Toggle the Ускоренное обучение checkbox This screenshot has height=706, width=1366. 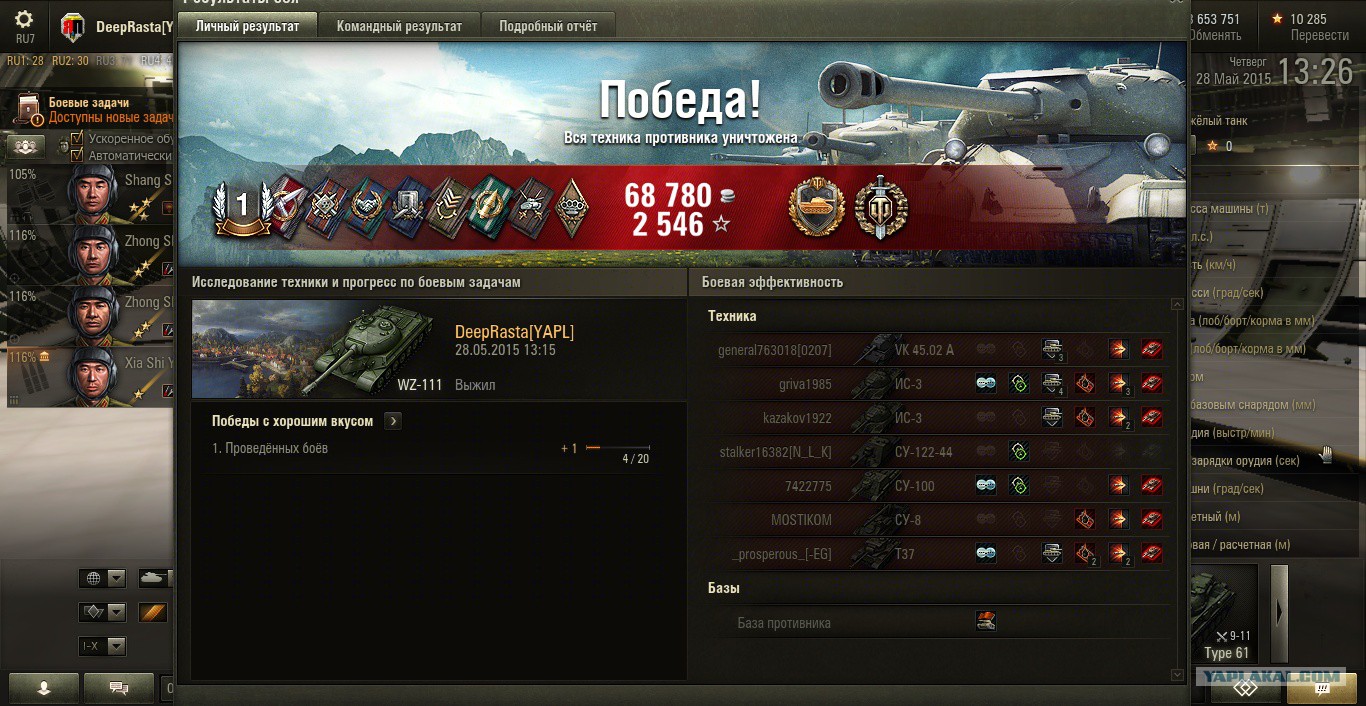[76, 139]
